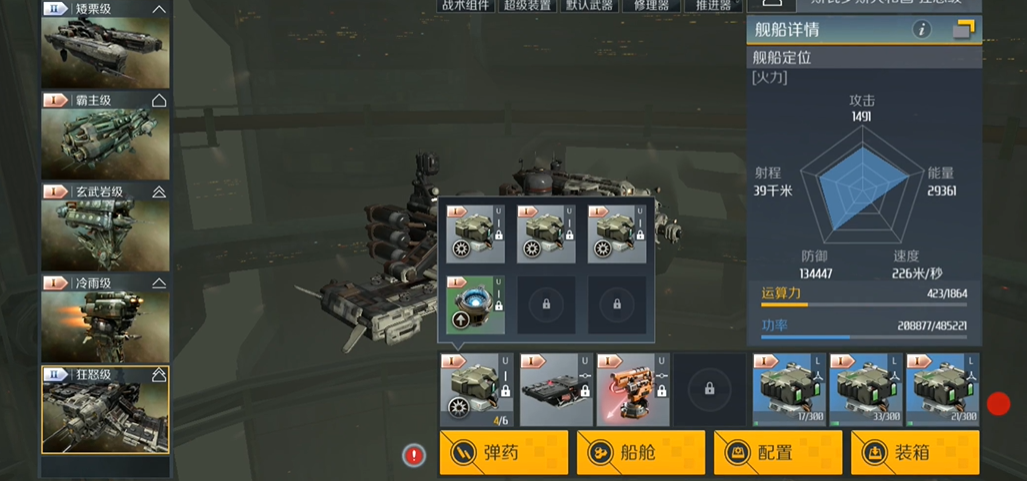Switch to the 修理器 tab

(x=650, y=5)
